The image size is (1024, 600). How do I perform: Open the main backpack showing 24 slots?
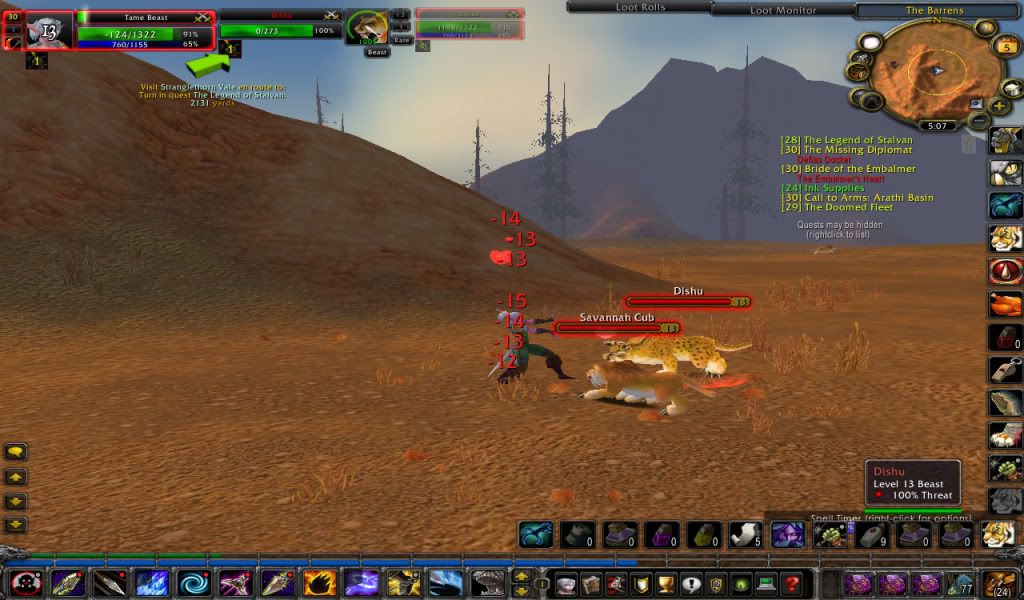point(1000,583)
